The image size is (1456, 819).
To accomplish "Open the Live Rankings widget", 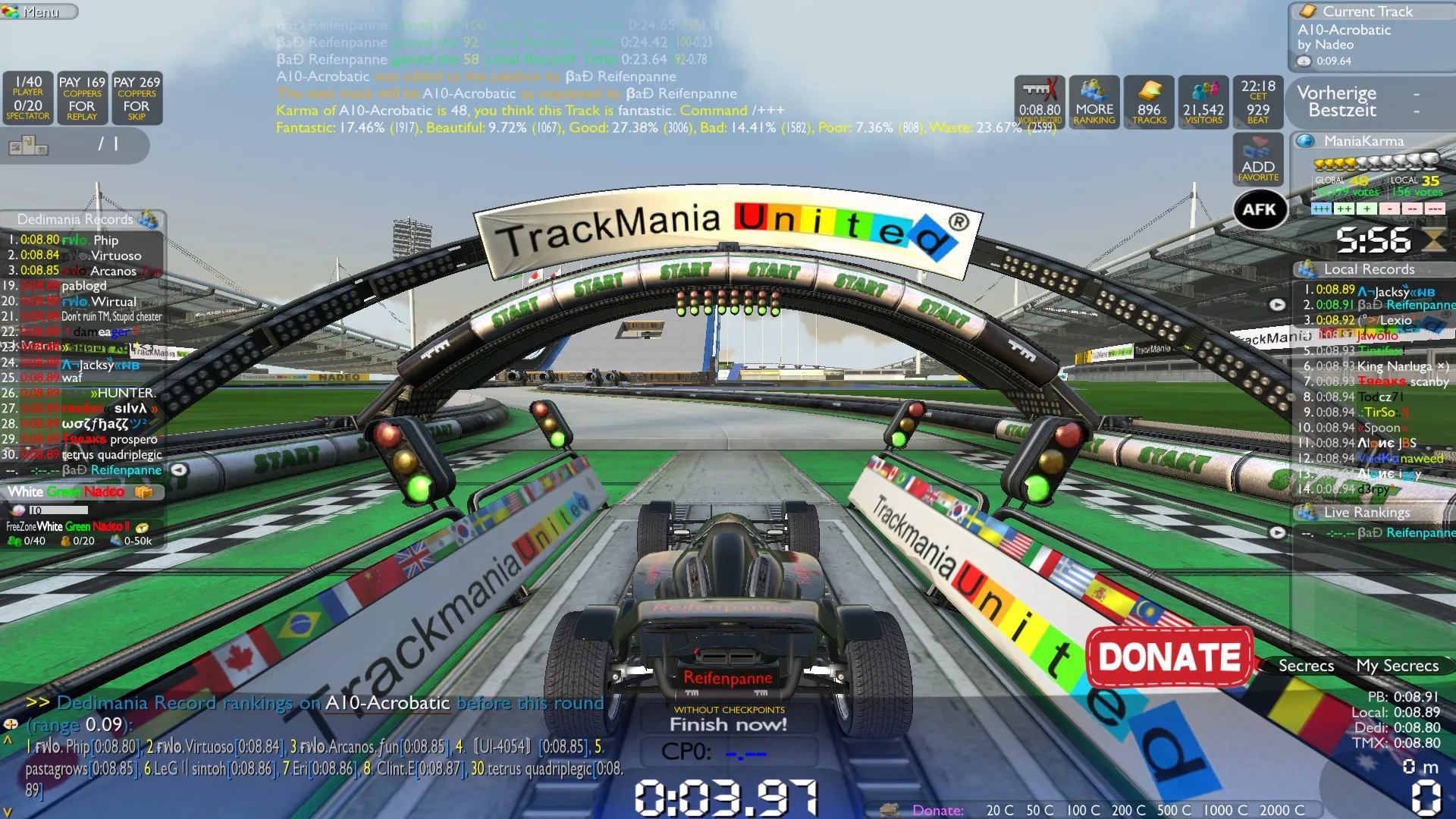I will click(1366, 513).
